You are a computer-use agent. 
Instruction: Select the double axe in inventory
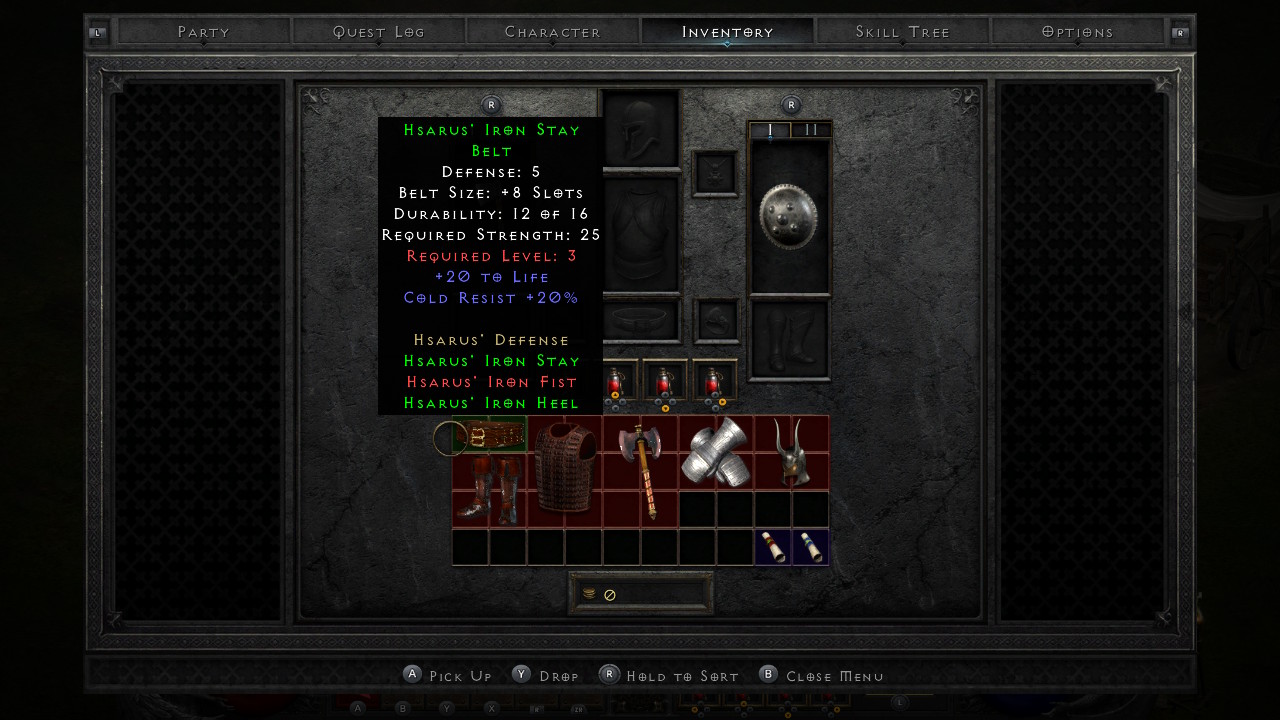click(x=640, y=470)
